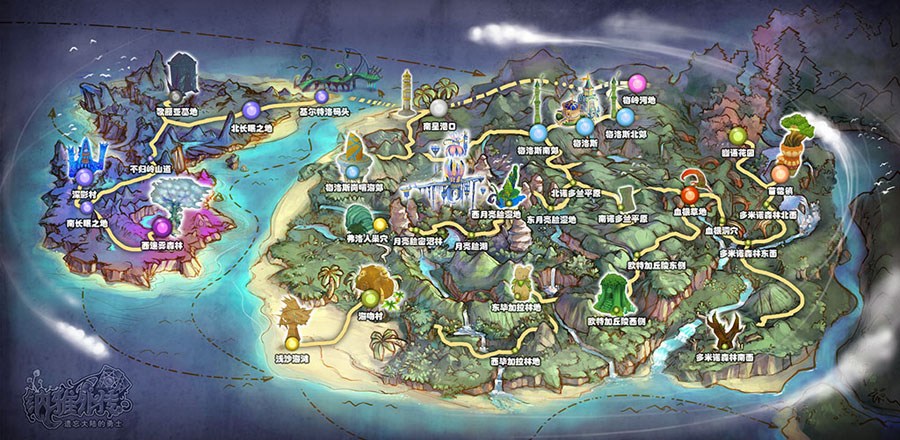The width and height of the screenshot is (900, 440).
Task: Select the 物岭河地 pink marker
Action: (637, 83)
